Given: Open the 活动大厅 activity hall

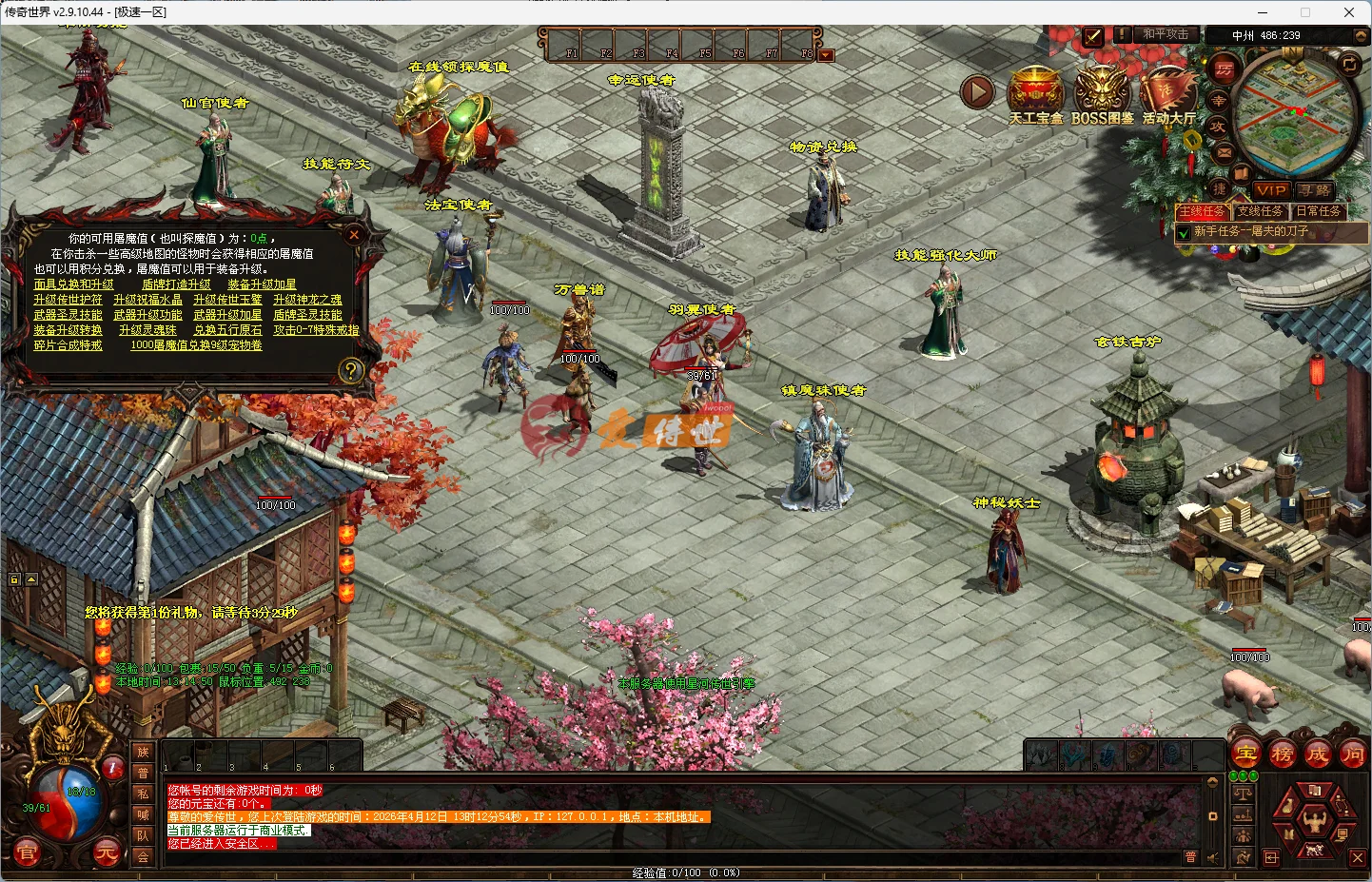Looking at the screenshot, I should point(1166,90).
